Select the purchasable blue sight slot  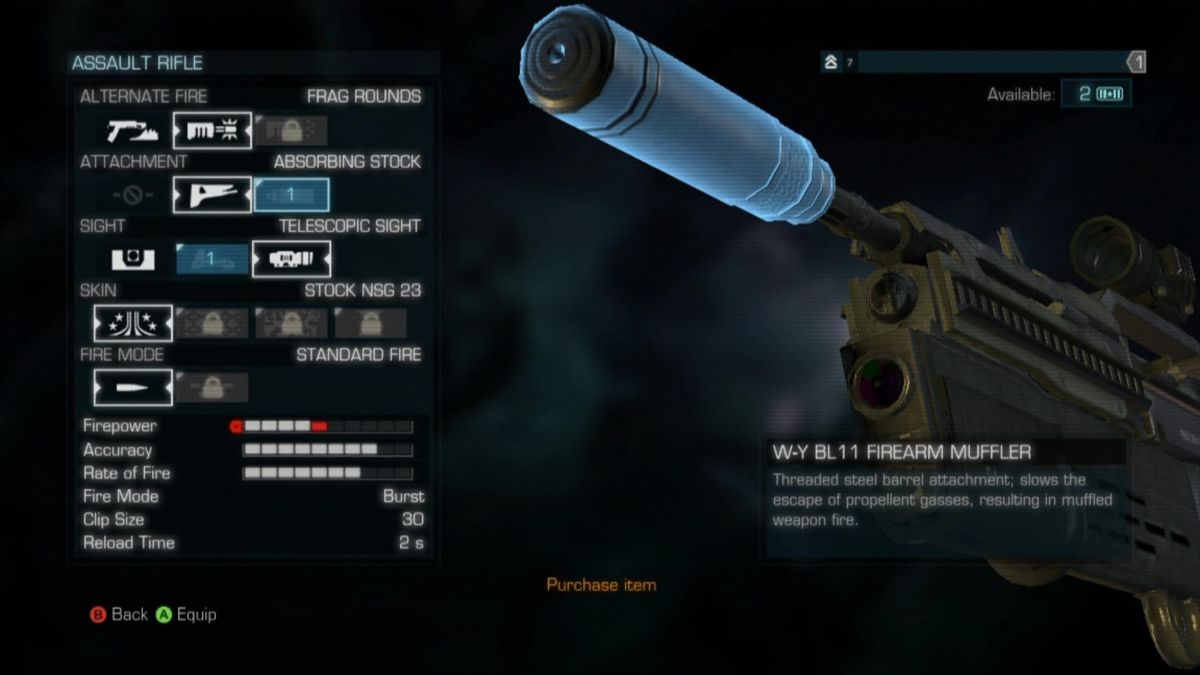click(x=212, y=259)
